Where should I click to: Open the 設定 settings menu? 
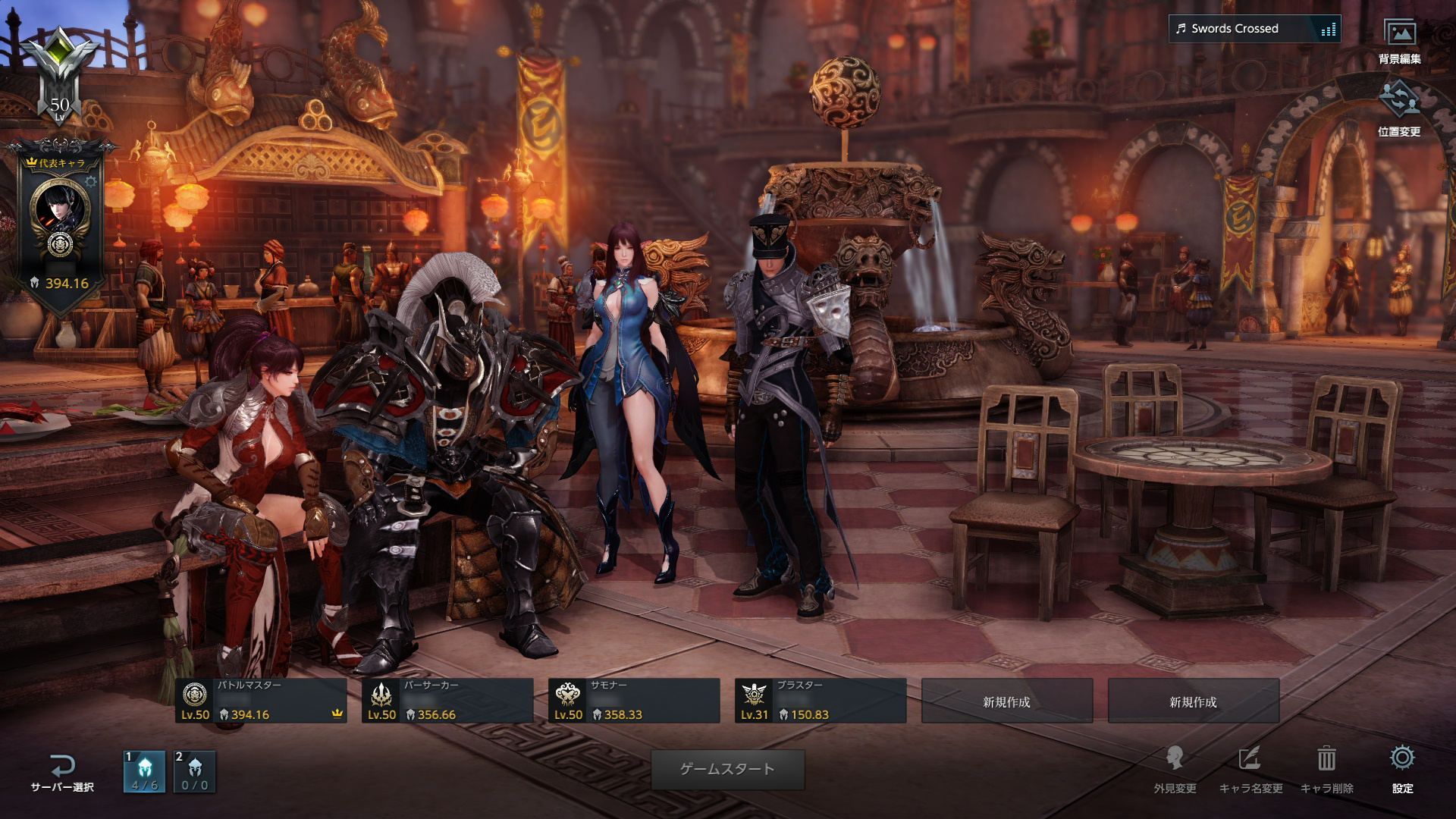coord(1402,769)
